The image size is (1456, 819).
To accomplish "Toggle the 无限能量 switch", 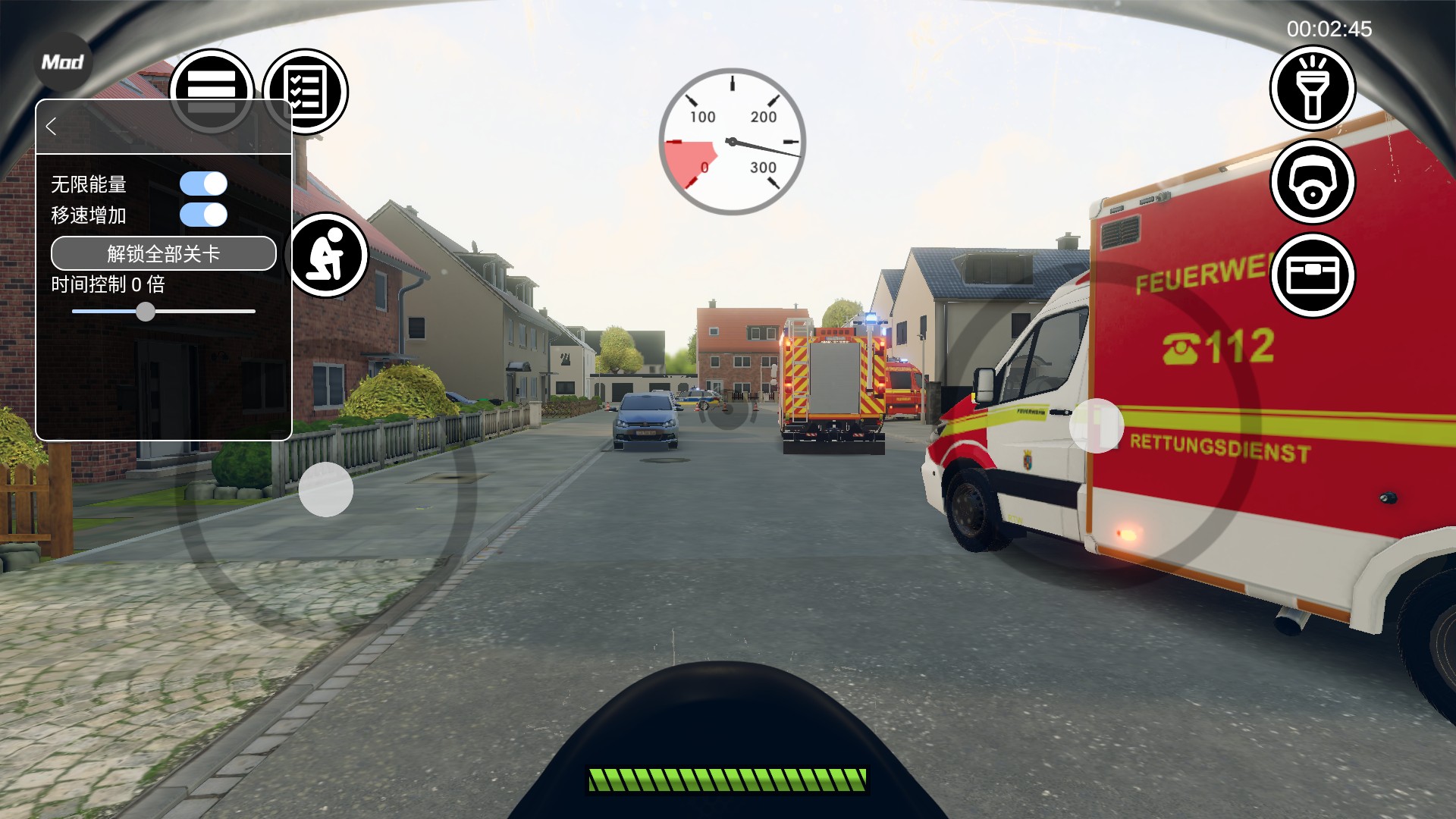I will click(x=203, y=184).
